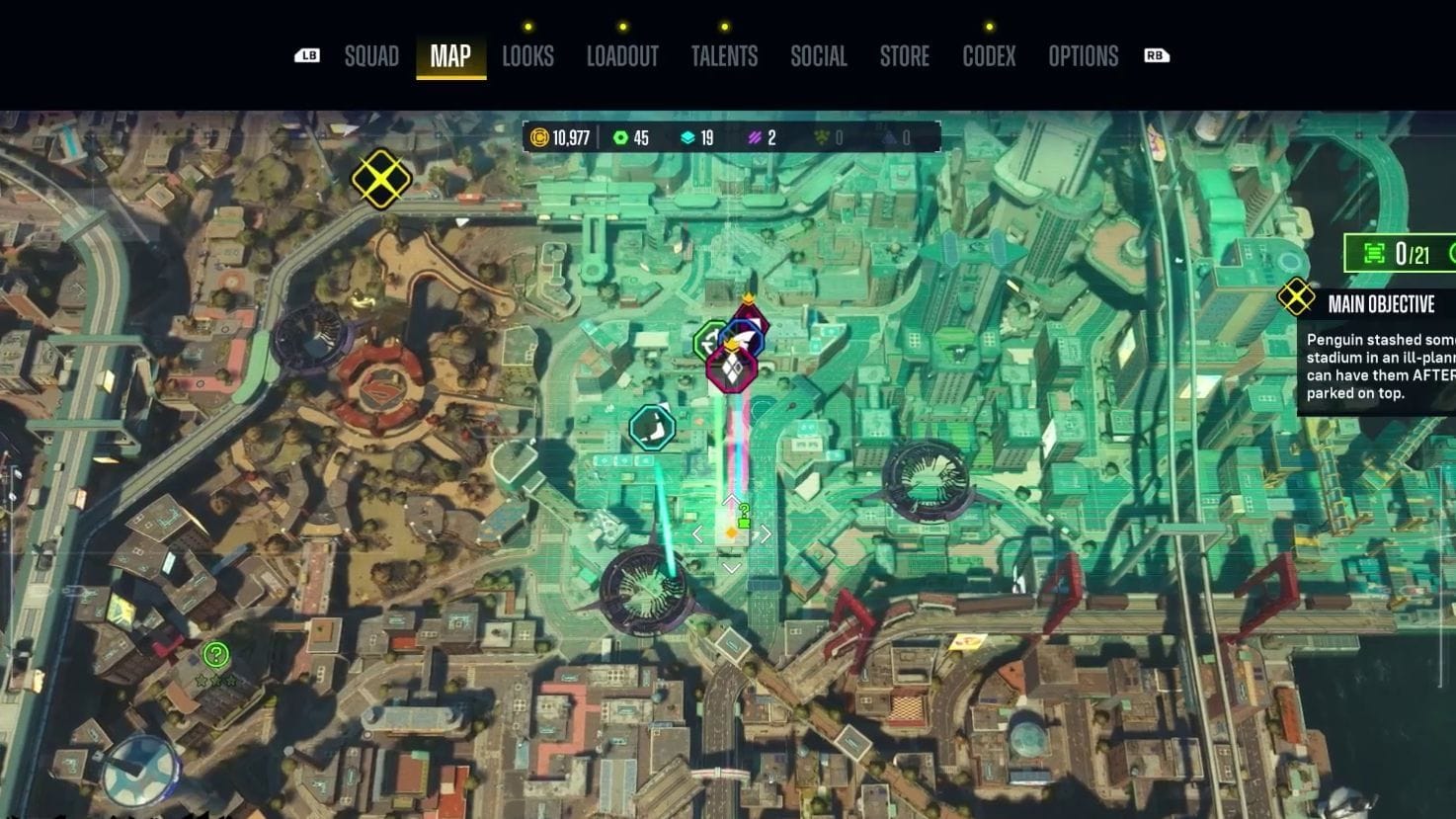This screenshot has height=819, width=1456.
Task: Open the green Riddler question mark marker
Action: click(215, 653)
